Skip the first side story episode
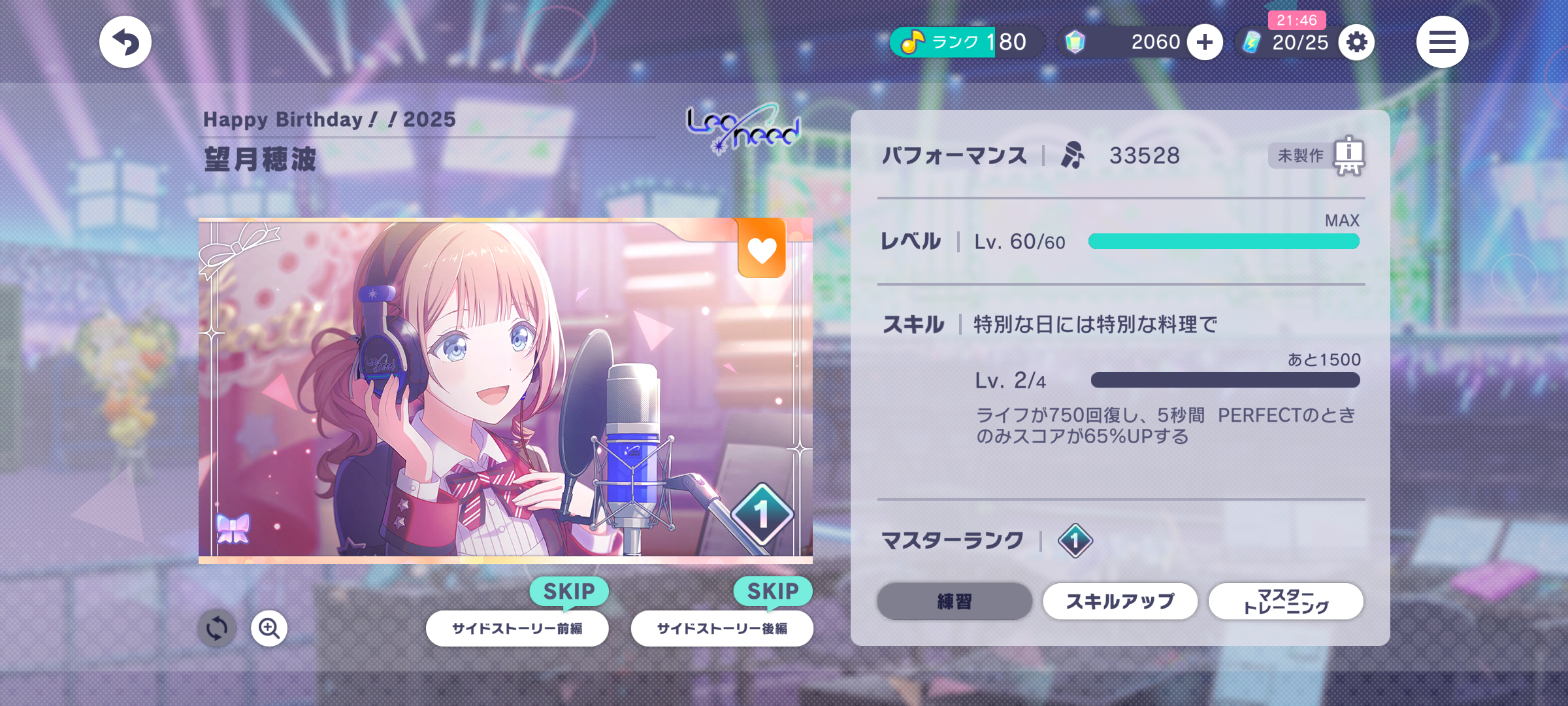The height and width of the screenshot is (706, 1568). pyautogui.click(x=569, y=591)
